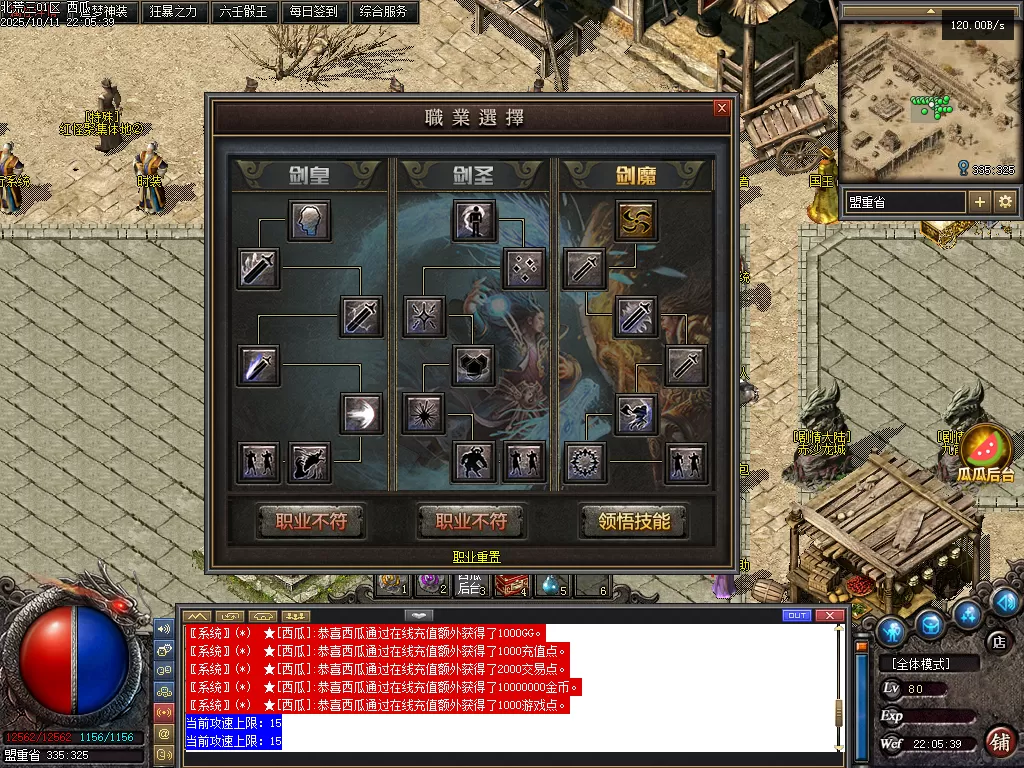Open the 瓜瓜后台 watermelon icon
The height and width of the screenshot is (768, 1024).
coord(985,450)
